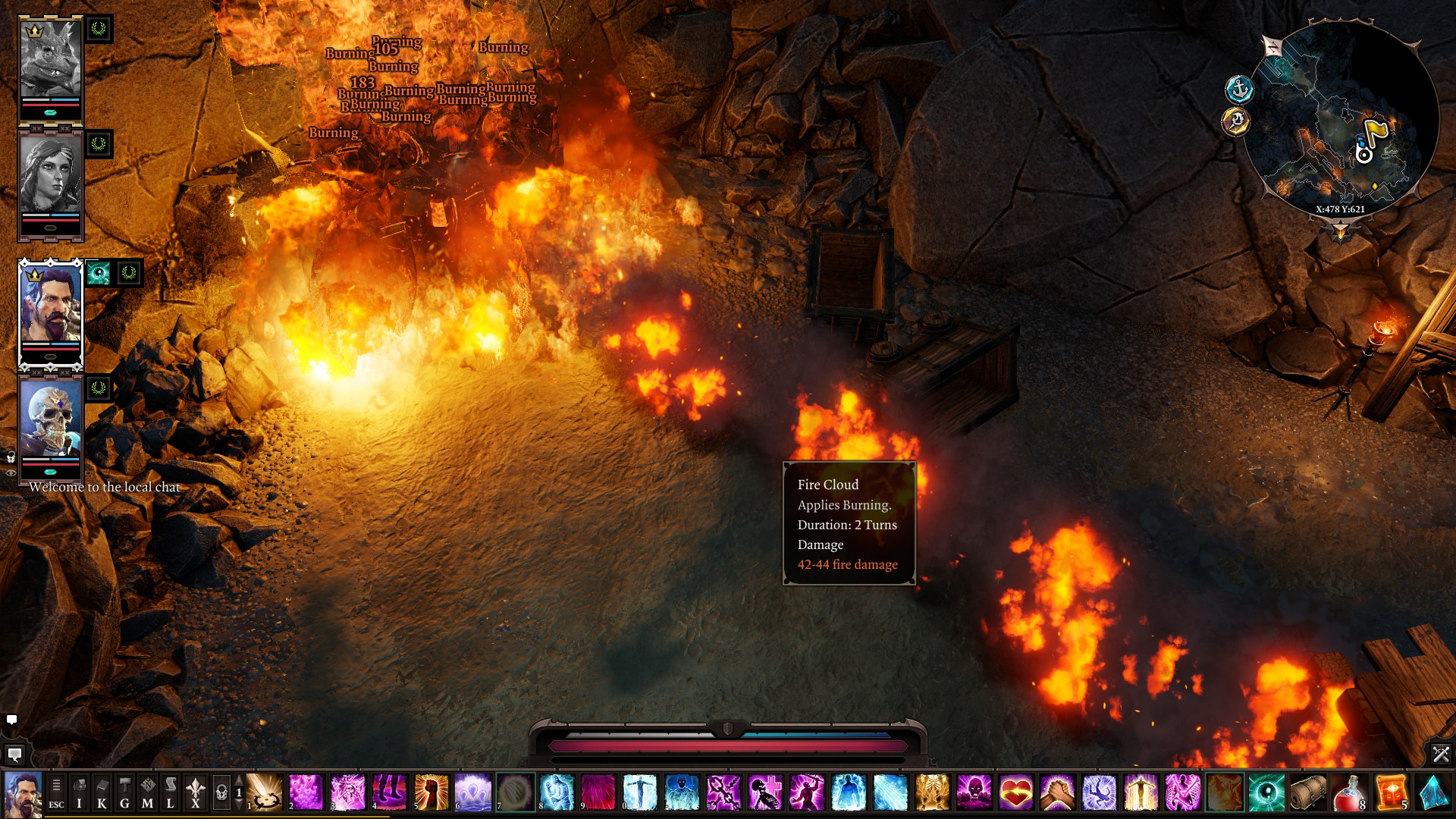Open the crafting hammer G button
This screenshot has height=819, width=1456.
pyautogui.click(x=124, y=793)
